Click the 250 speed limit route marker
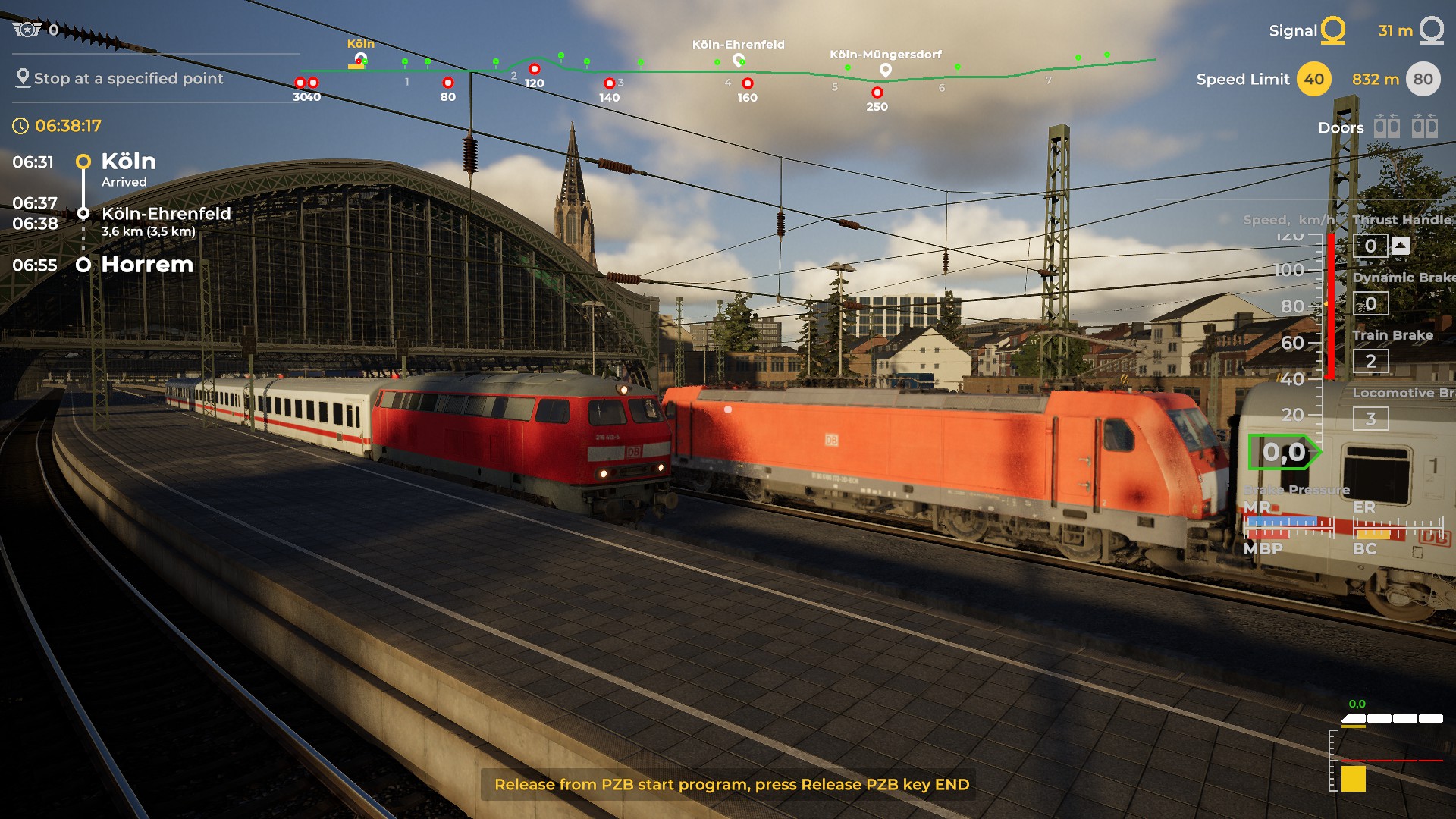 click(x=877, y=93)
